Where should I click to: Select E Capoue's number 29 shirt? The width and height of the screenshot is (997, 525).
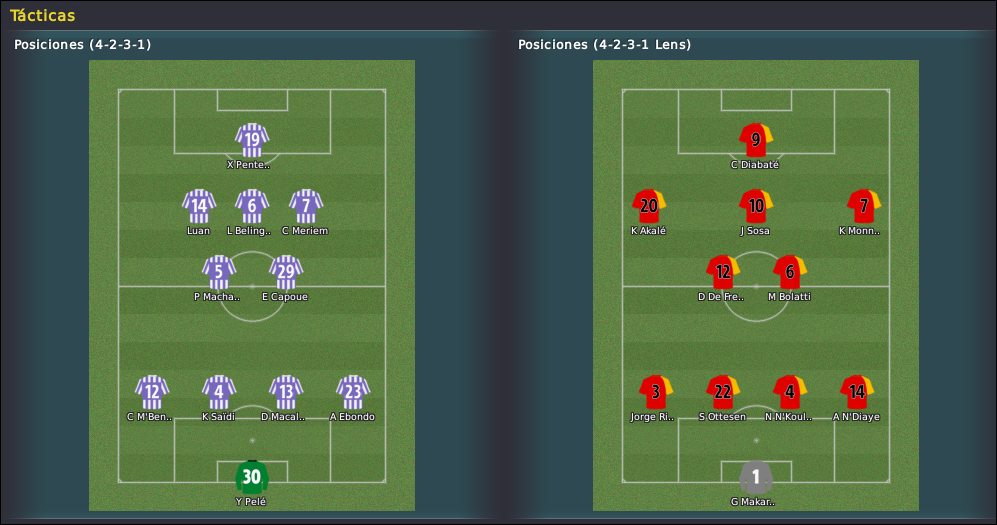click(285, 272)
